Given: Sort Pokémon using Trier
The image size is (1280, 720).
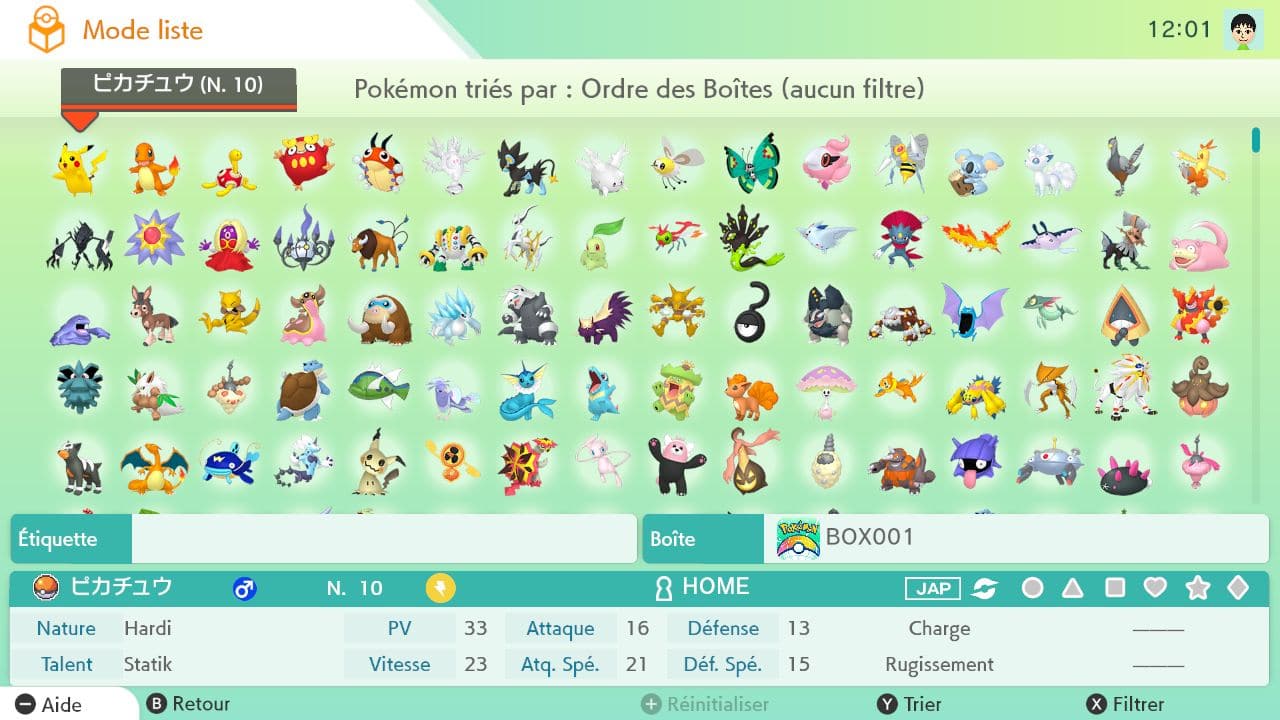Looking at the screenshot, I should [x=910, y=704].
